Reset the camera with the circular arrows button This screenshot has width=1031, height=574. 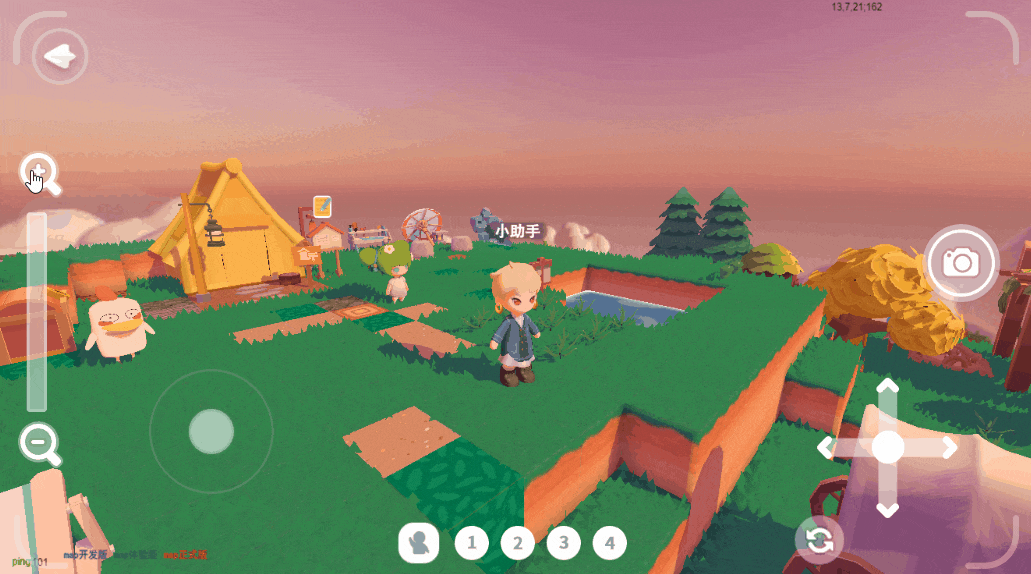pyautogui.click(x=819, y=541)
